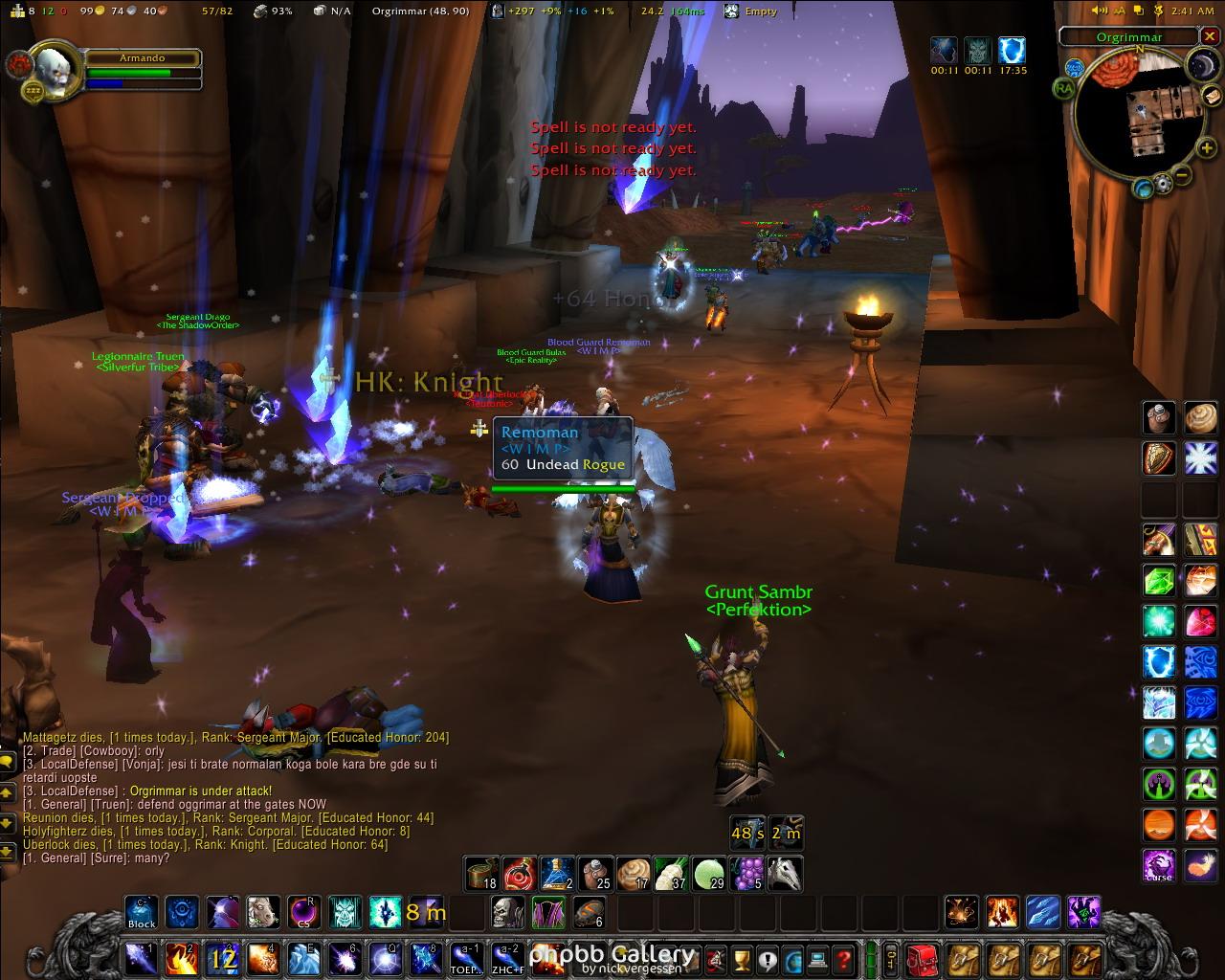Use the green mana gem icon
This screenshot has height=980, width=1225.
click(1159, 581)
